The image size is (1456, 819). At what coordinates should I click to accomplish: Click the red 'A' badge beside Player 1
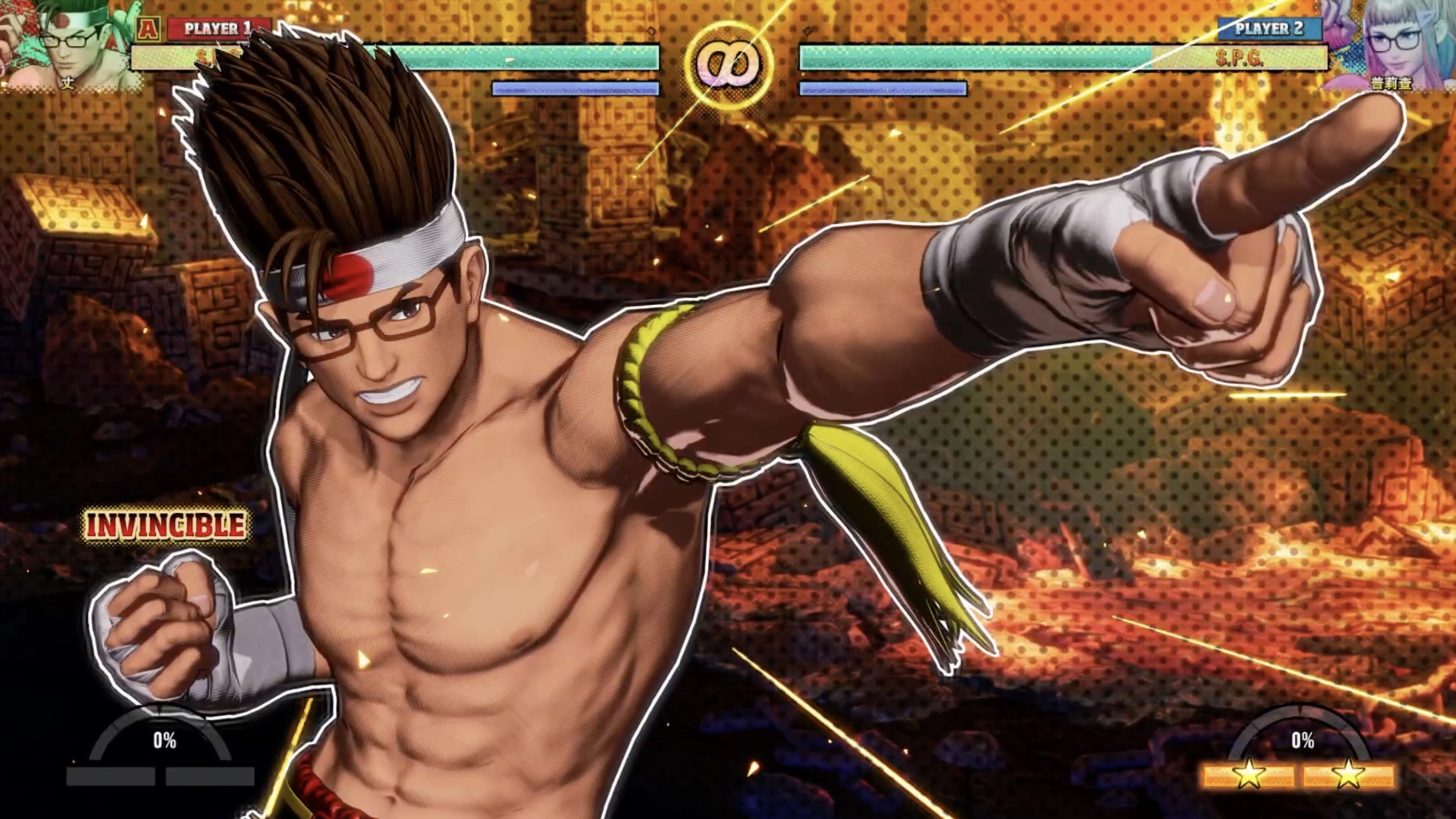click(148, 28)
